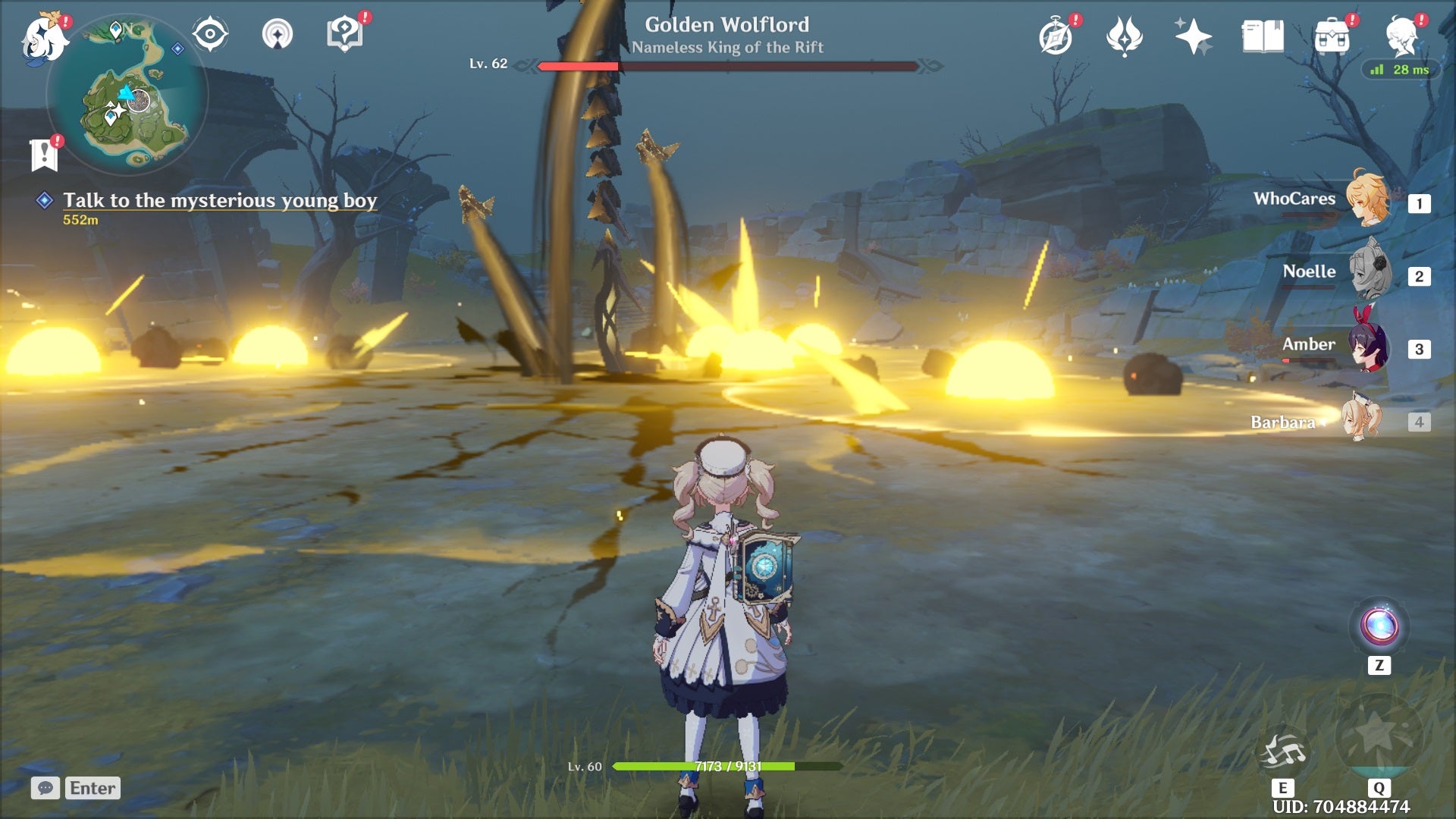
Task: Open the chat with the Enter button
Action: click(x=92, y=788)
